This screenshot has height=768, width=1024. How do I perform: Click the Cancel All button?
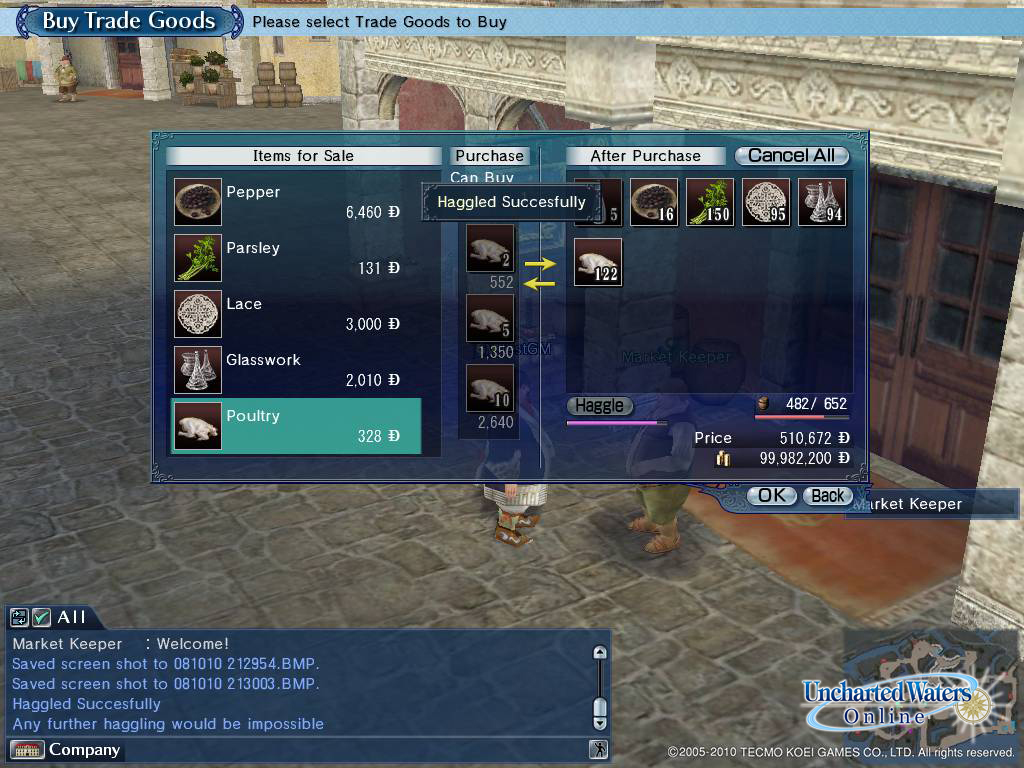[791, 156]
